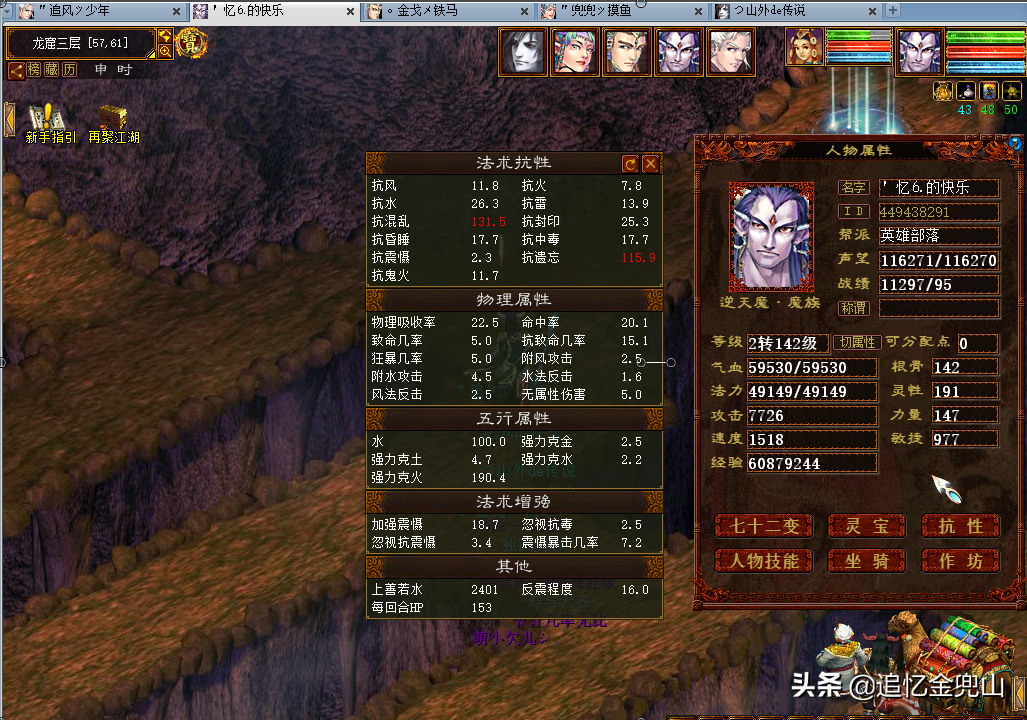Image resolution: width=1027 pixels, height=720 pixels.
Task: Add a new window tab
Action: 893,11
